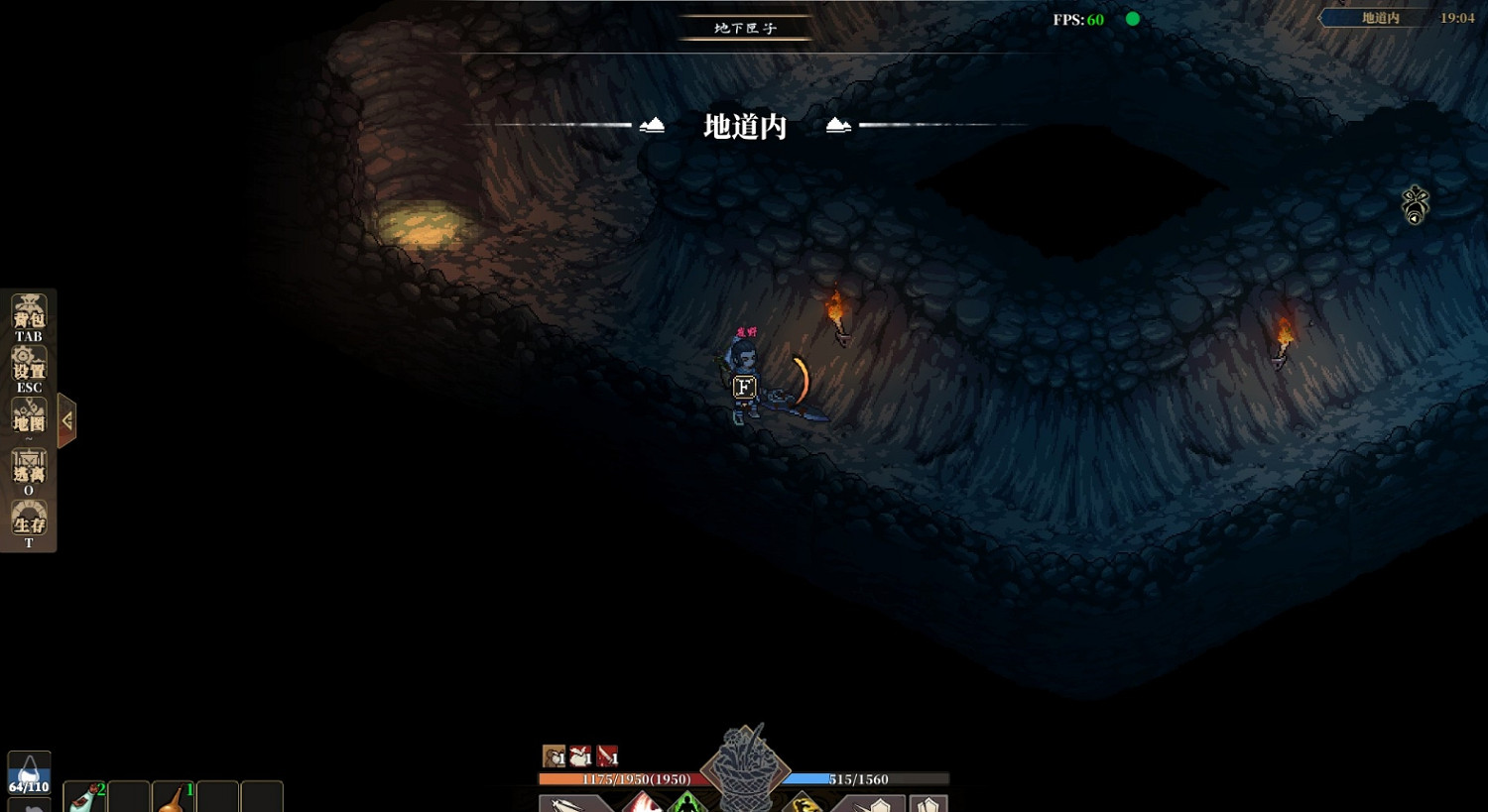This screenshot has height=812, width=1488.
Task: Expand the minimap panel labeled 地道内
Action: (1379, 17)
